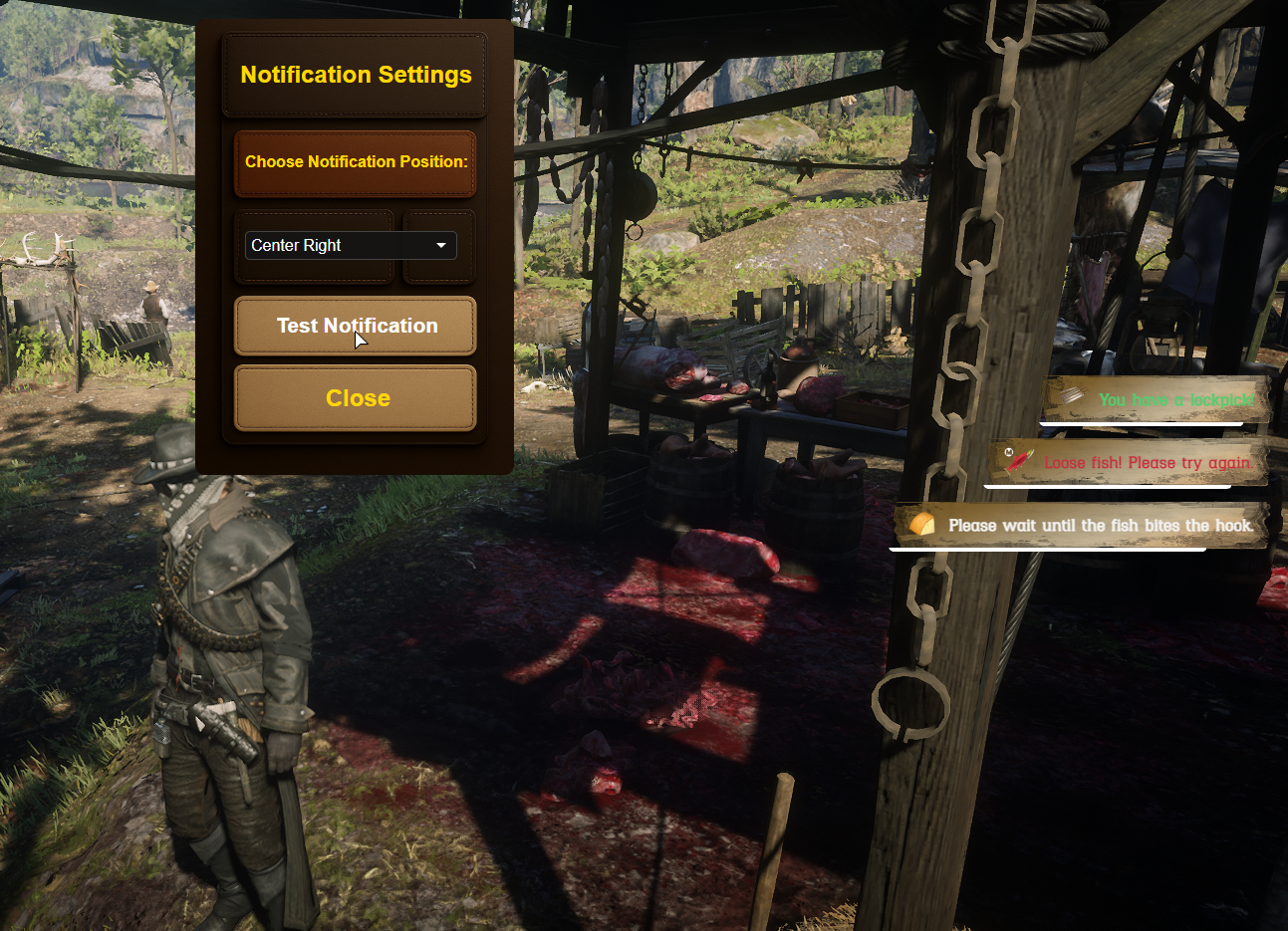The height and width of the screenshot is (931, 1288).
Task: Open the Center Right position dropdown
Action: tap(351, 245)
